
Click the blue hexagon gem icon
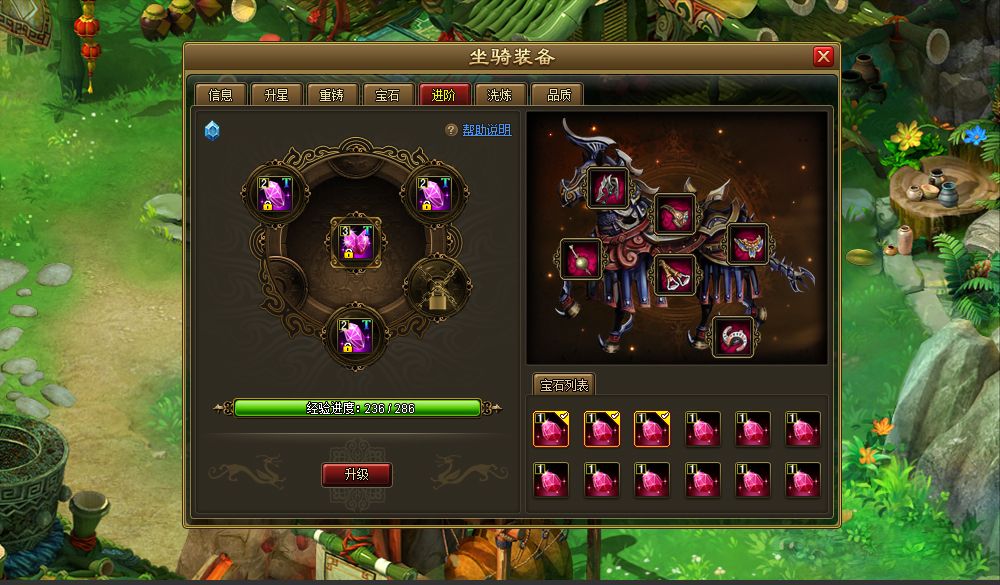[212, 131]
